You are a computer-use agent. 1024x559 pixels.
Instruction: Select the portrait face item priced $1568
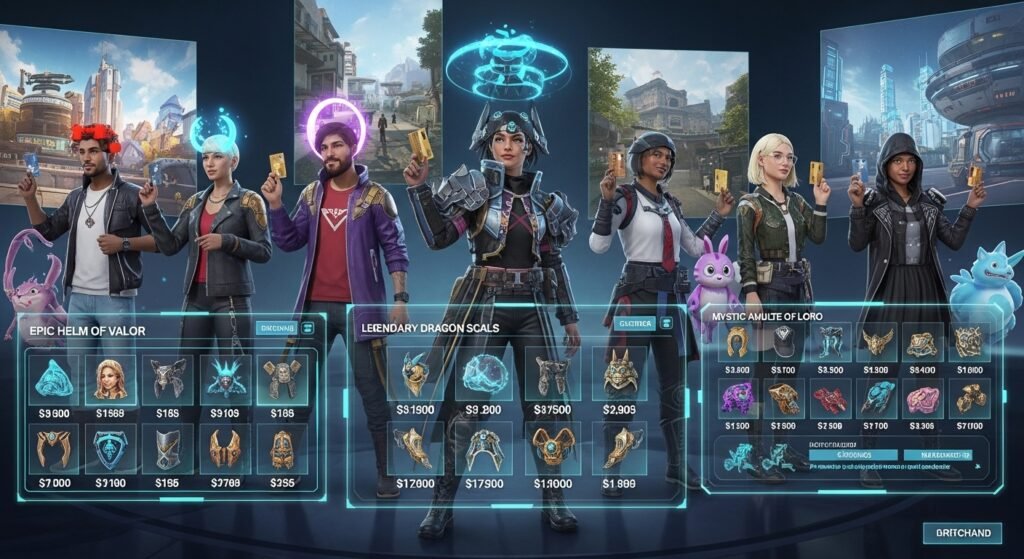tap(110, 379)
